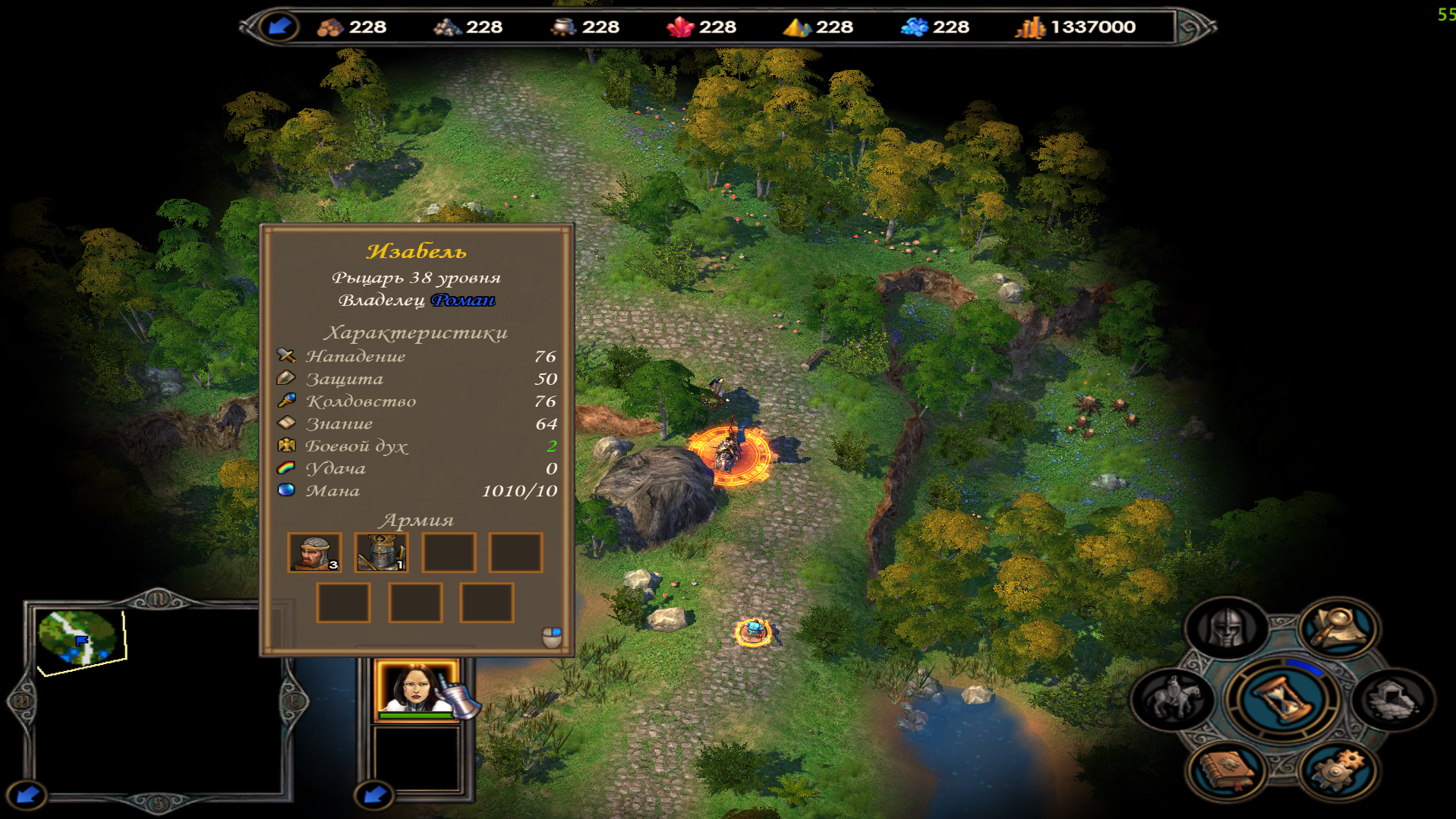
Task: Click the knight helmet hero button
Action: click(x=1225, y=628)
